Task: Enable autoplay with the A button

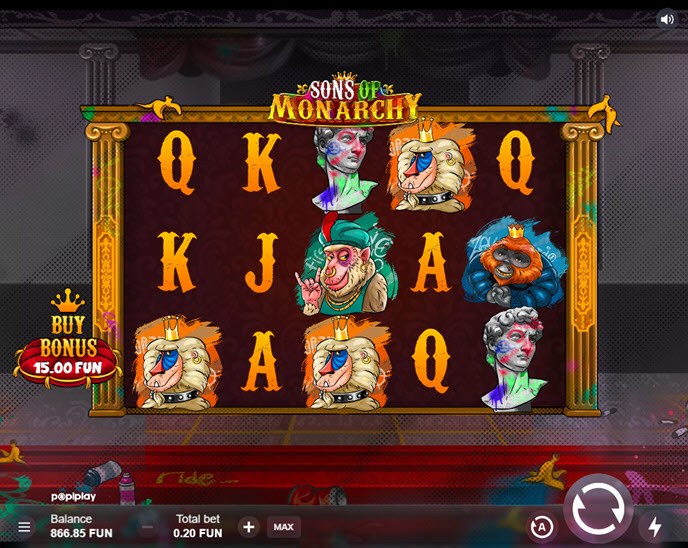Action: point(541,527)
